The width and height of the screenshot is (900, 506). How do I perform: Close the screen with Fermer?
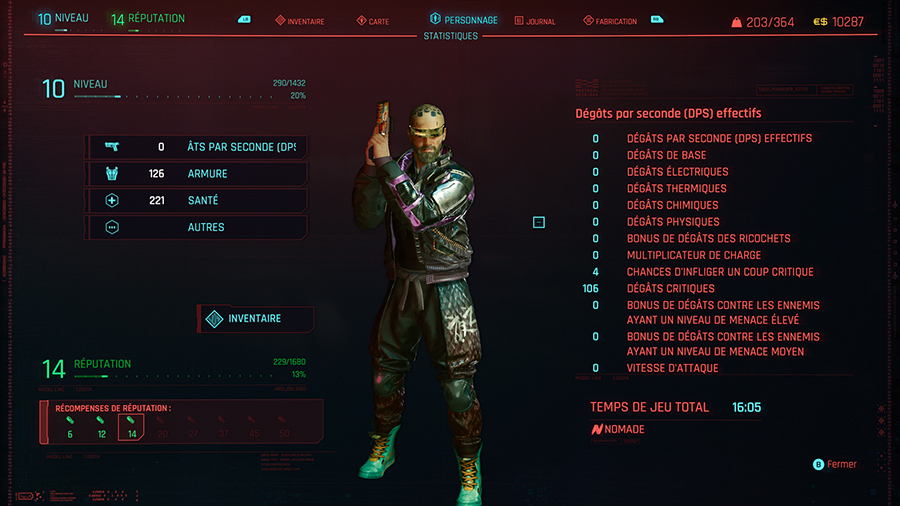[835, 464]
